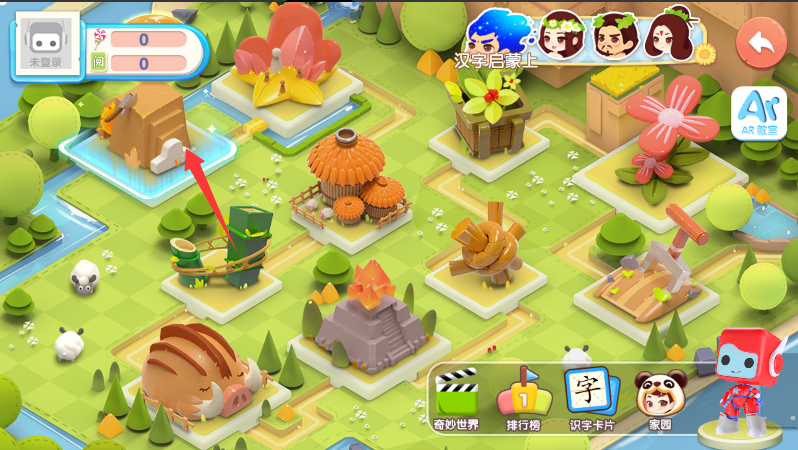Go back with the red arrow button

point(761,44)
